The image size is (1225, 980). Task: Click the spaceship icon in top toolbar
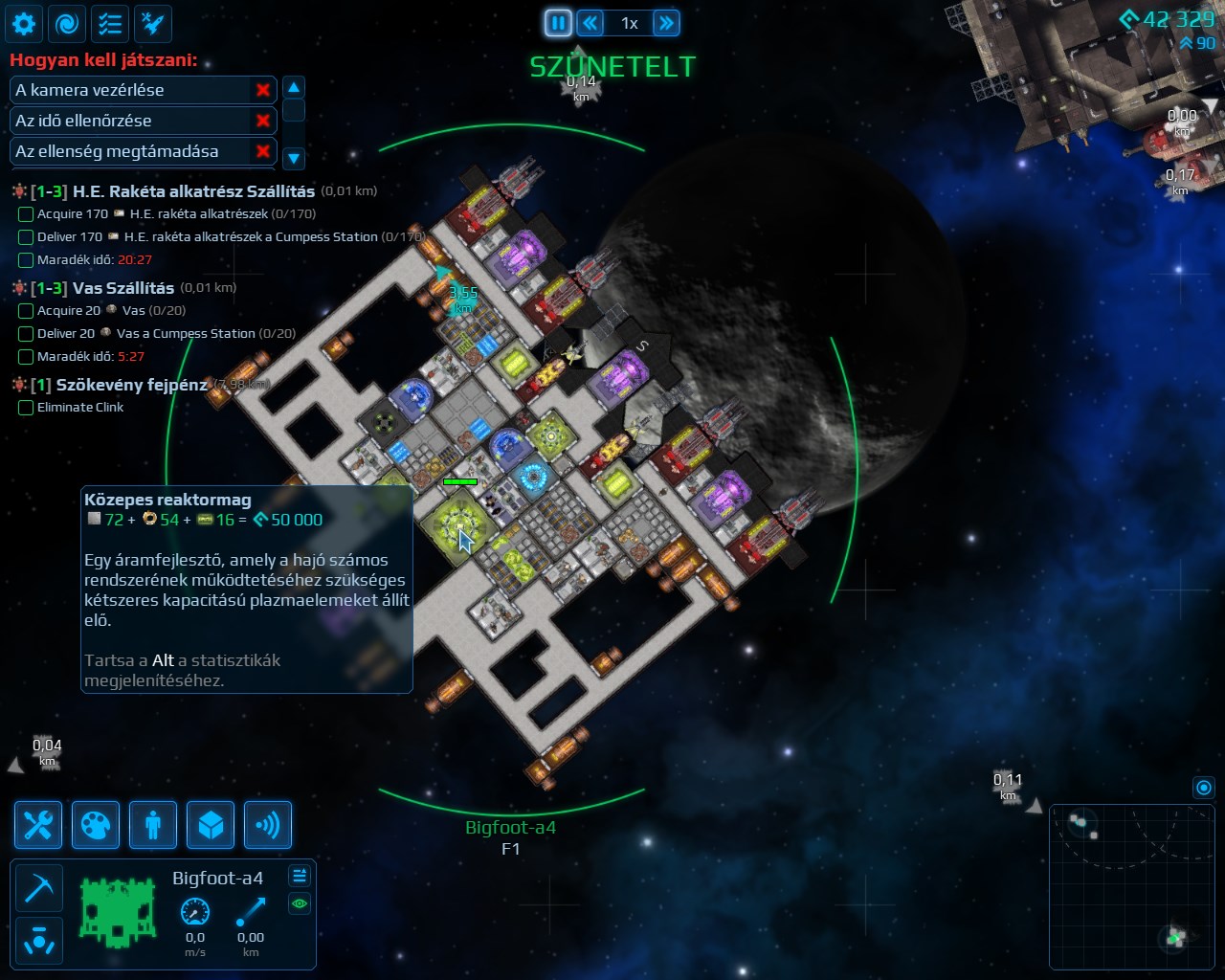(x=153, y=24)
